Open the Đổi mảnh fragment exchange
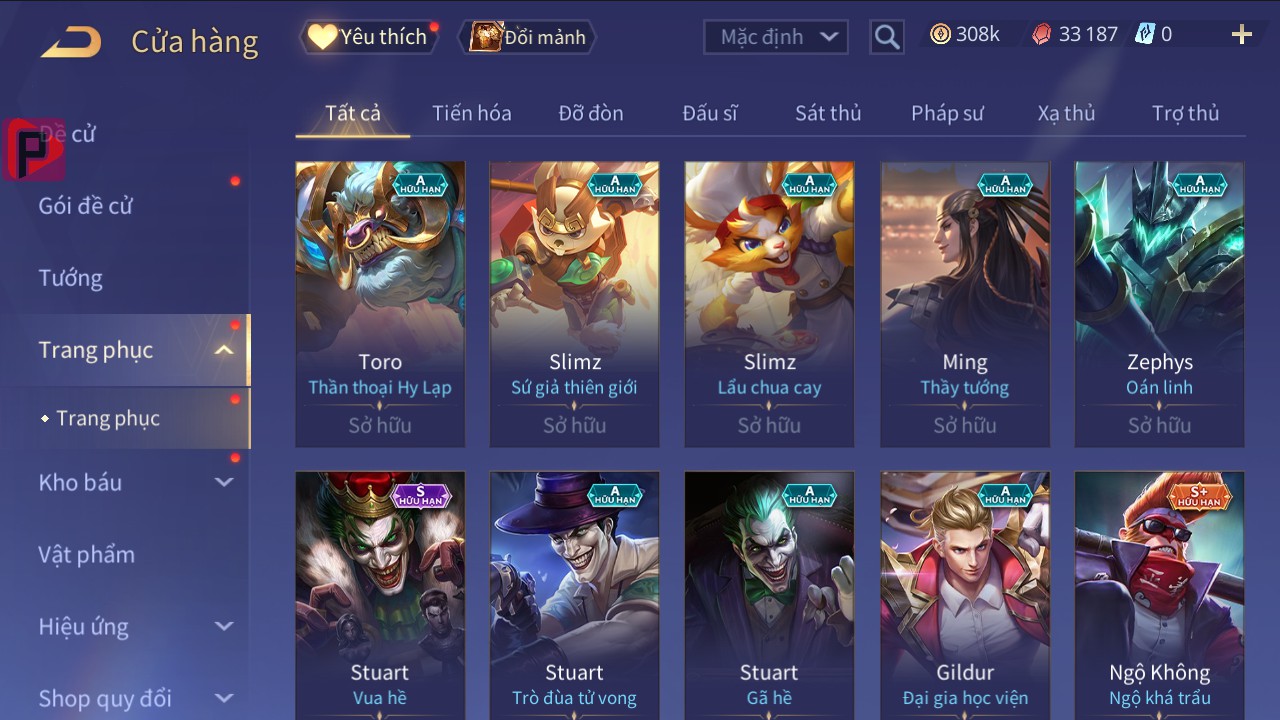Screen dimensions: 1280x720 (529, 37)
